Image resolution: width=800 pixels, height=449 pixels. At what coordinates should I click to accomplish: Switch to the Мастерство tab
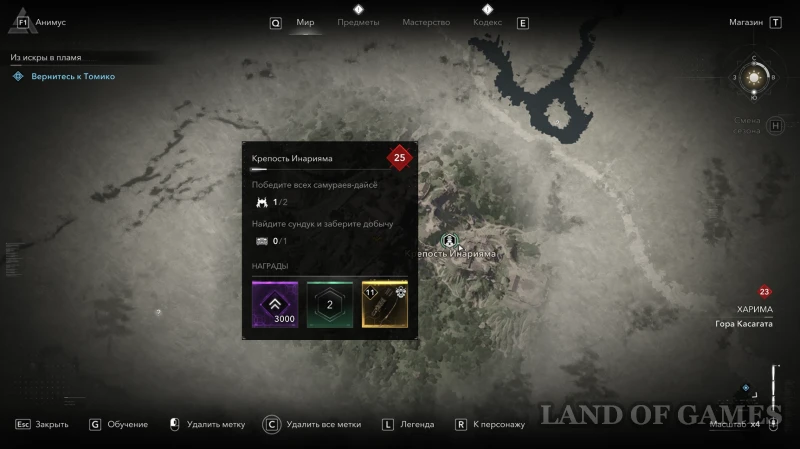pyautogui.click(x=426, y=22)
